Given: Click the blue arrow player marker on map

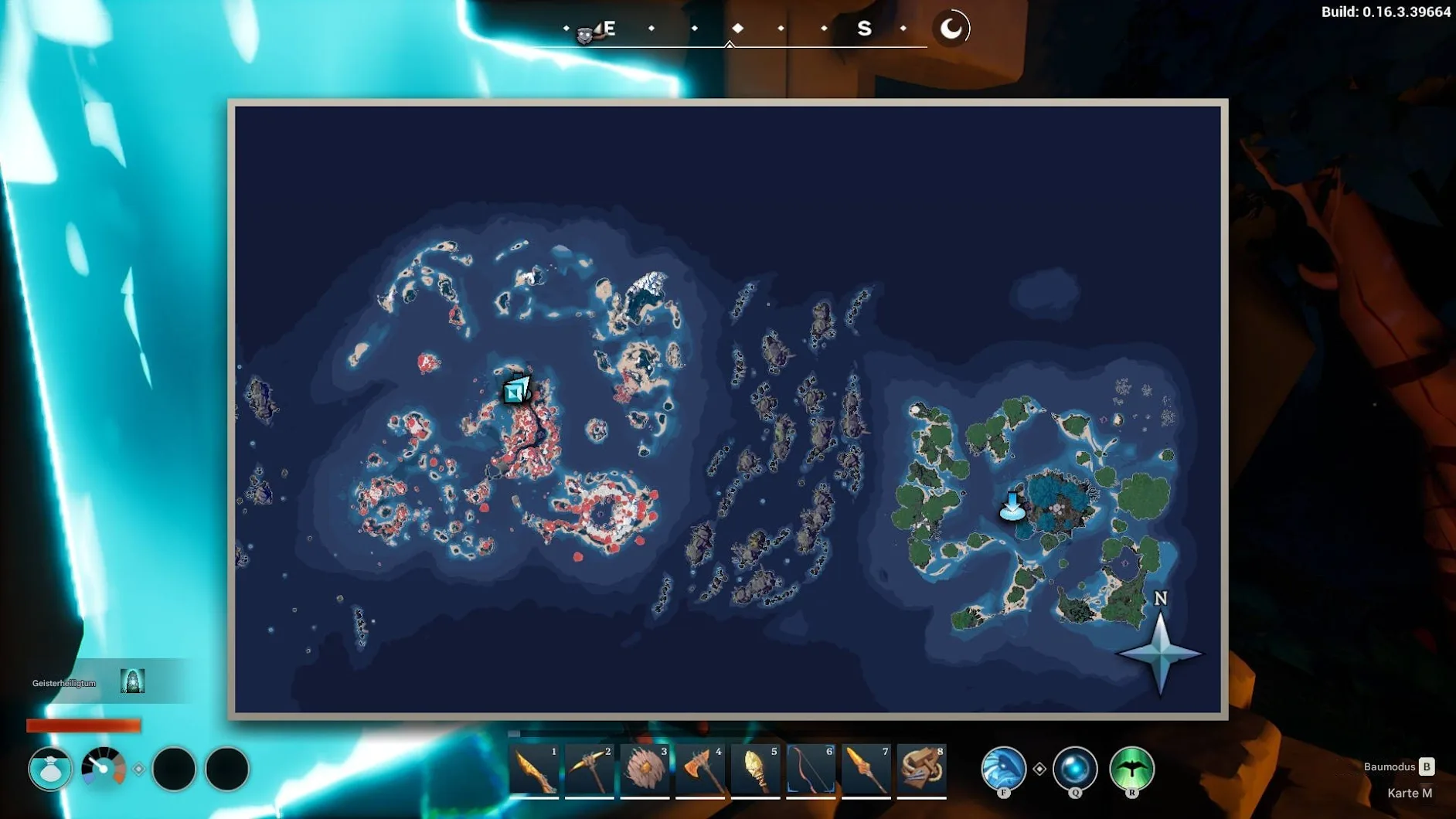Looking at the screenshot, I should [x=1012, y=506].
